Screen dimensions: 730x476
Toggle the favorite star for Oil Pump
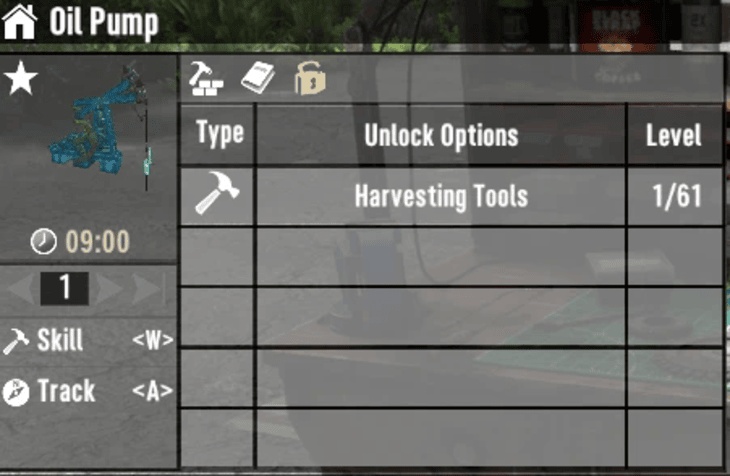click(x=20, y=80)
